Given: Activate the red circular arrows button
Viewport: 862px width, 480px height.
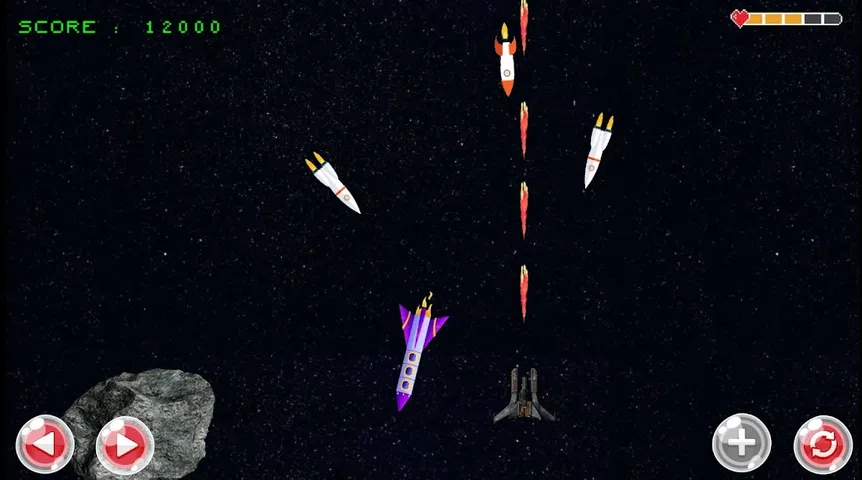Looking at the screenshot, I should [823, 444].
